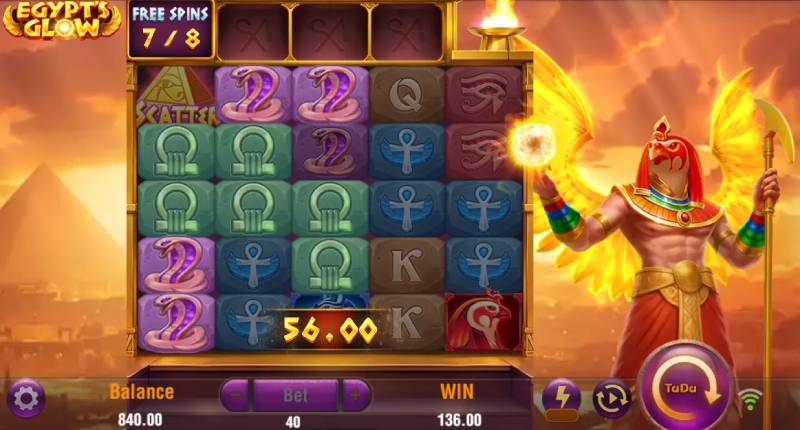
Task: Open the settings gear menu
Action: click(25, 398)
